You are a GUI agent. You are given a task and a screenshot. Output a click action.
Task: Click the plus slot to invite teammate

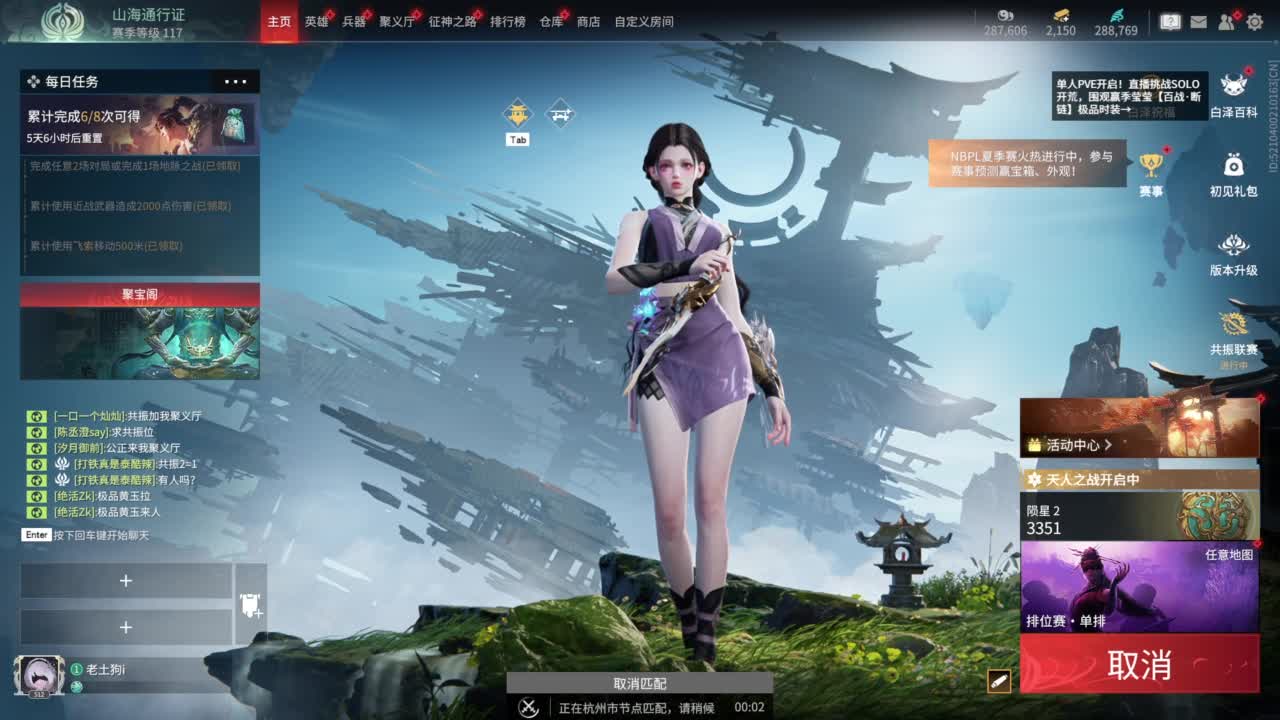[x=127, y=580]
